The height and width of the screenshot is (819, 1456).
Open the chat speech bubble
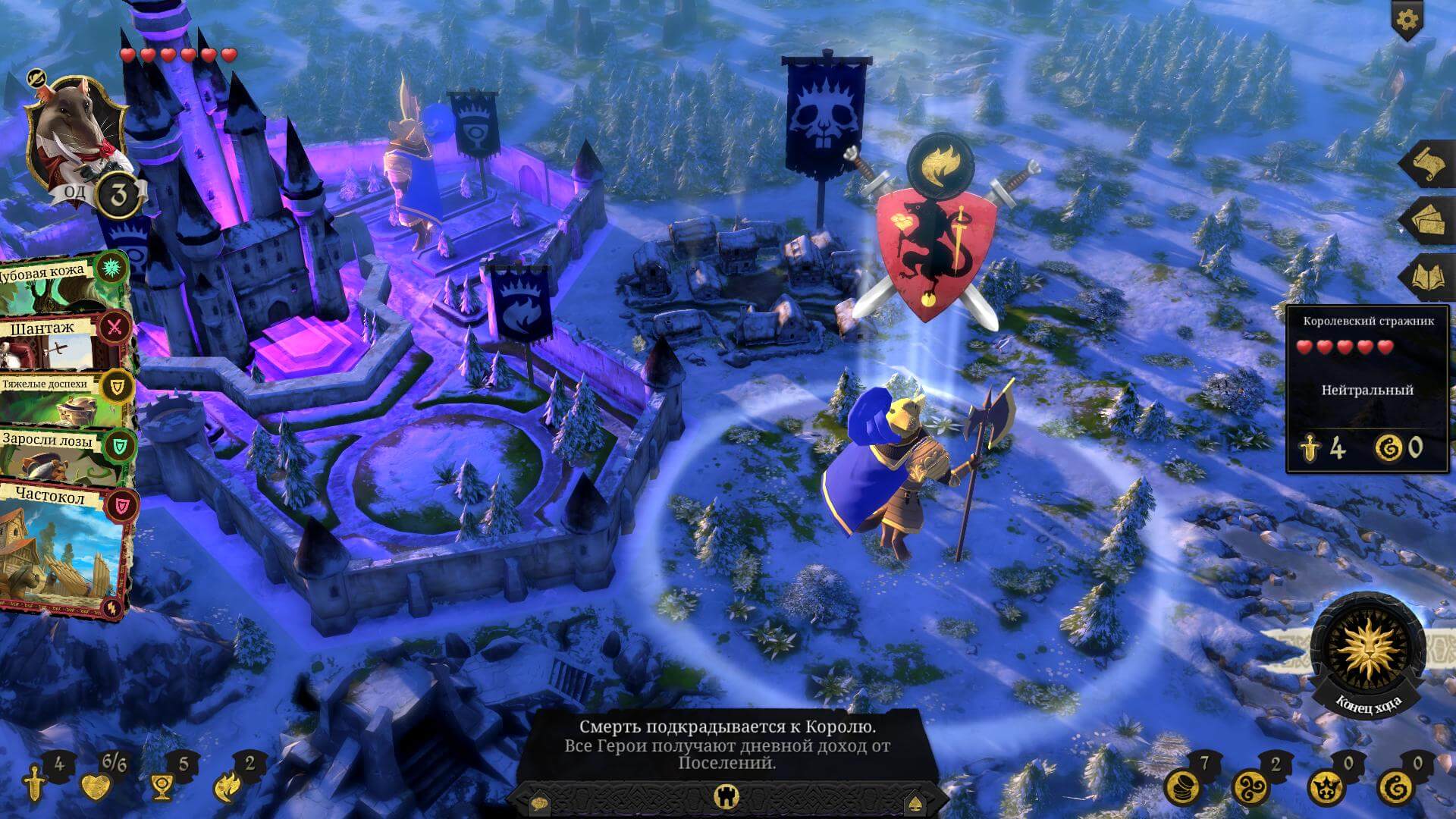[x=539, y=802]
